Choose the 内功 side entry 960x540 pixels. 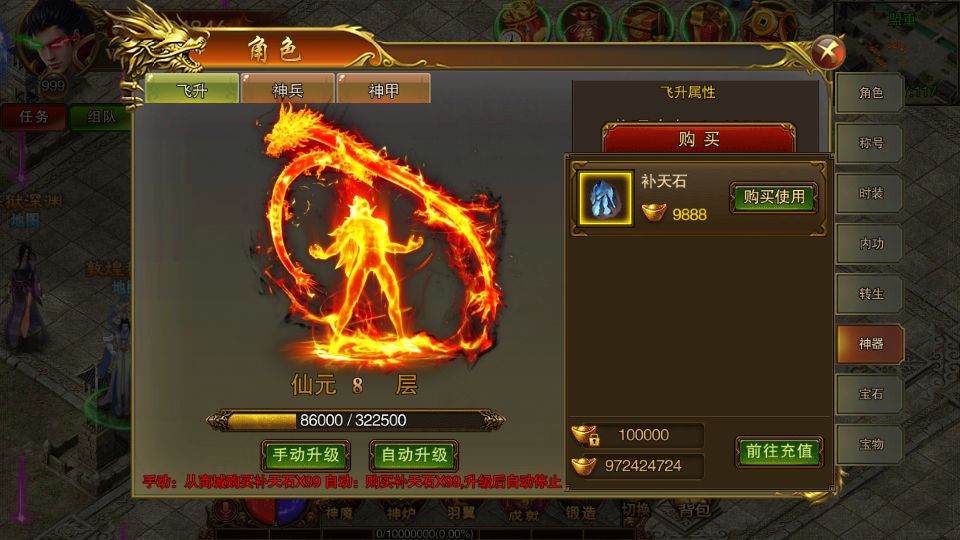871,243
